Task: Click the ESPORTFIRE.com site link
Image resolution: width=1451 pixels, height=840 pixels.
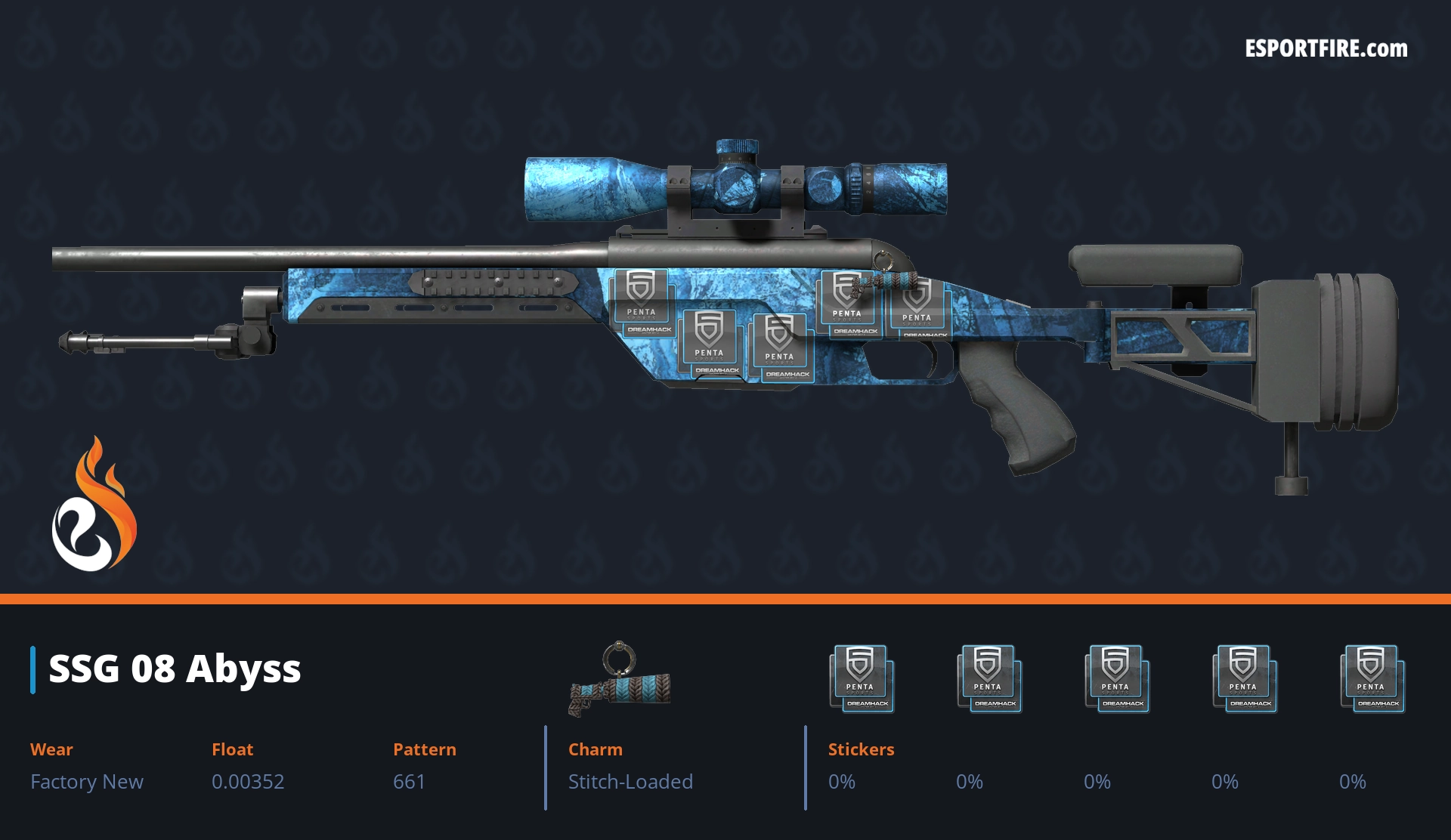Action: tap(1326, 49)
